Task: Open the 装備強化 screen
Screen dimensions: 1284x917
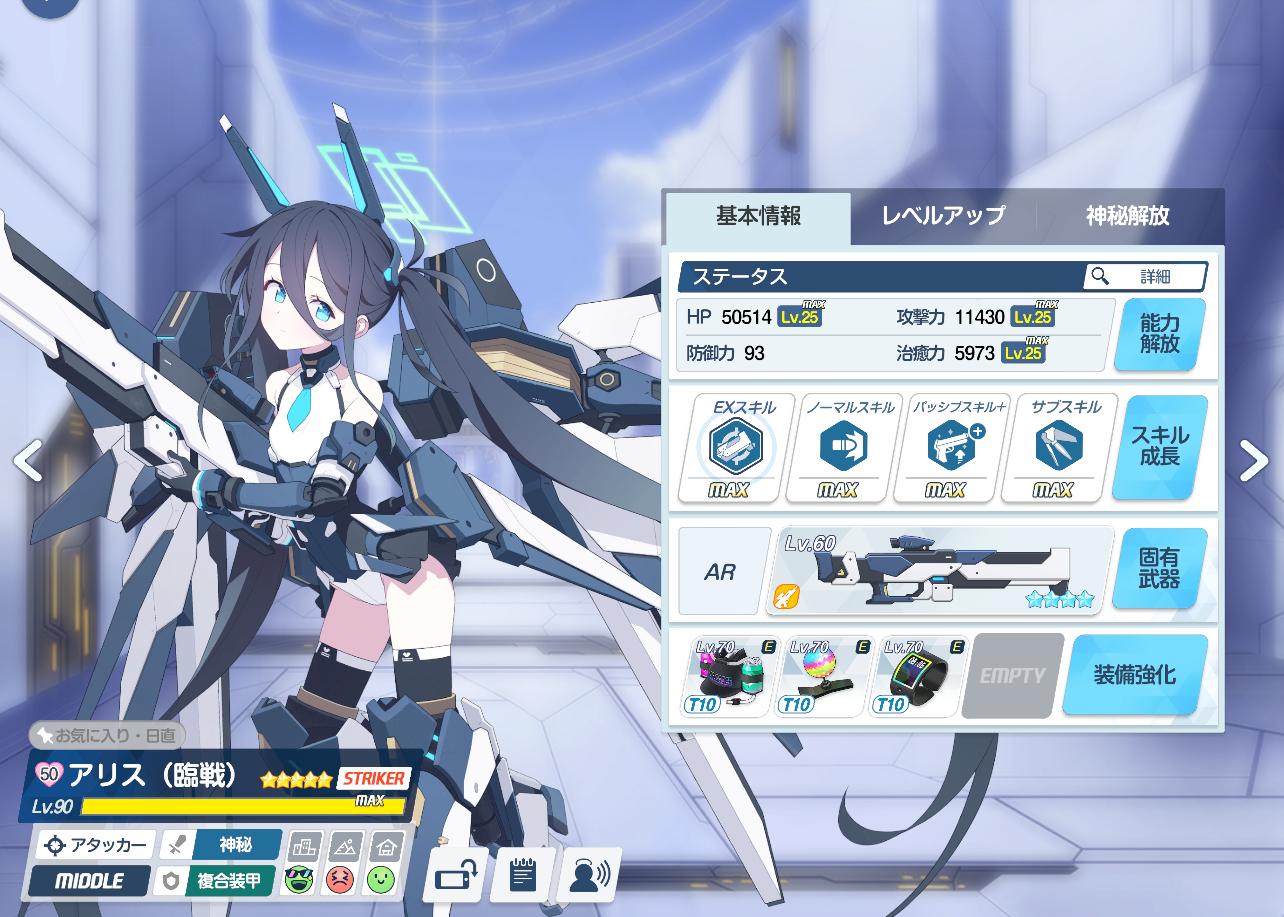Action: [1134, 675]
